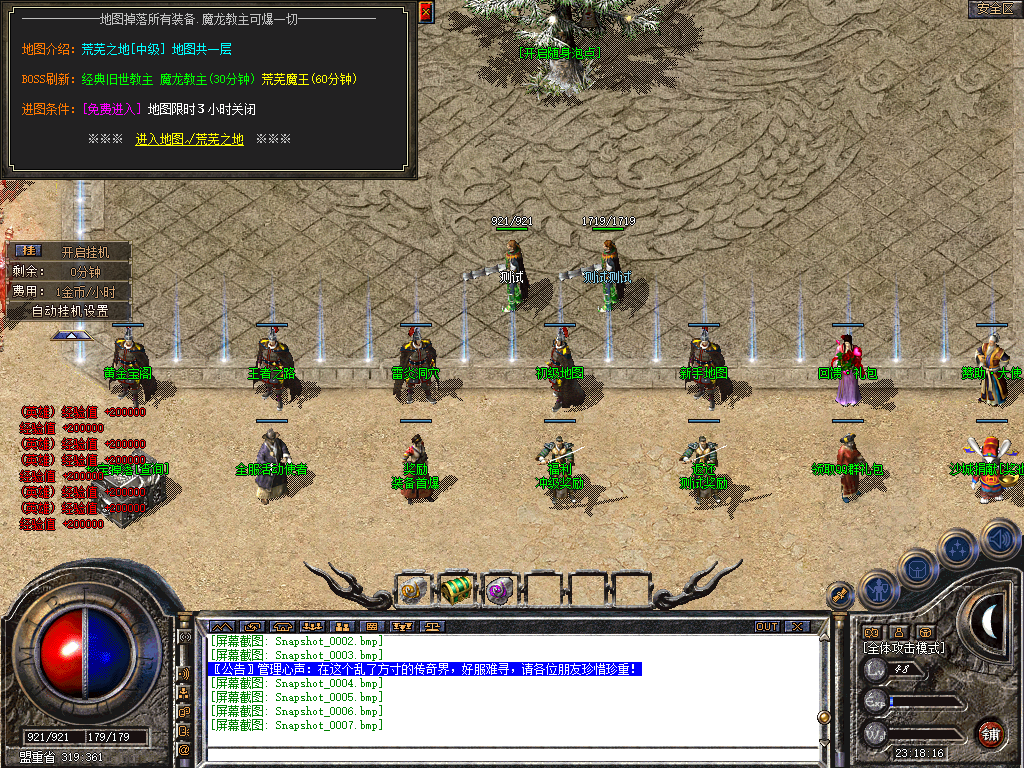Open the 安全区 label in the corner

pyautogui.click(x=995, y=9)
